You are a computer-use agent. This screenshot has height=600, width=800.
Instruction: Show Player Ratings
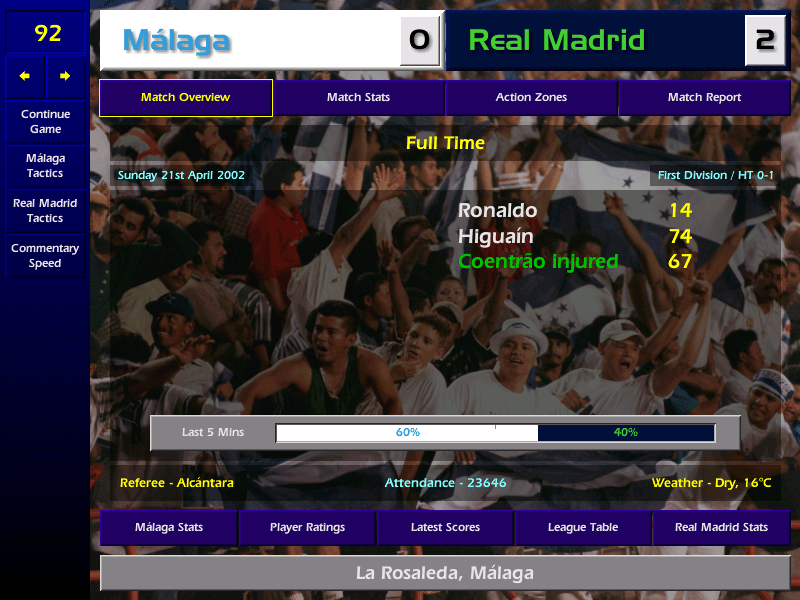coord(307,527)
